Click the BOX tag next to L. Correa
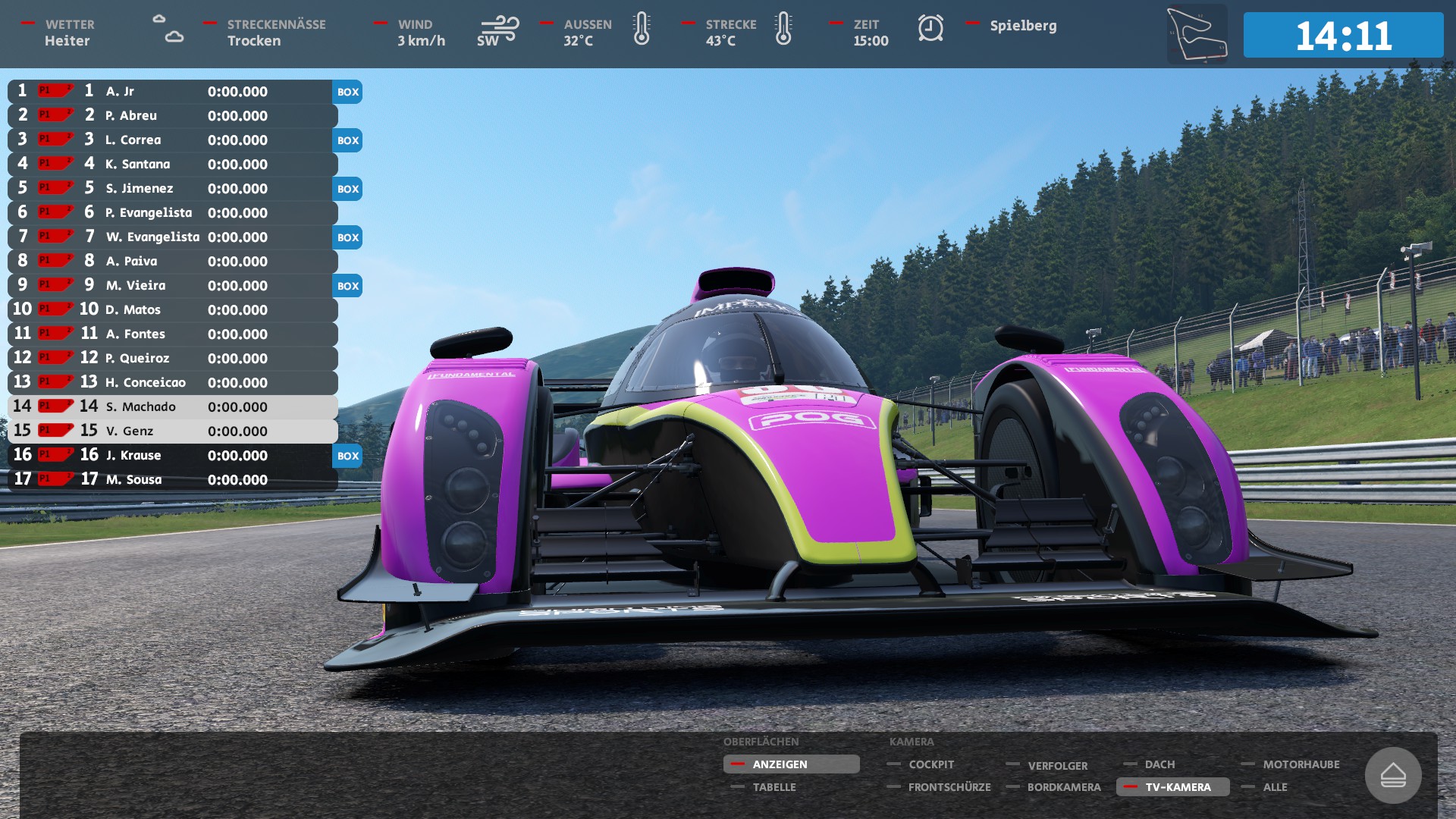This screenshot has width=1456, height=819. point(348,140)
